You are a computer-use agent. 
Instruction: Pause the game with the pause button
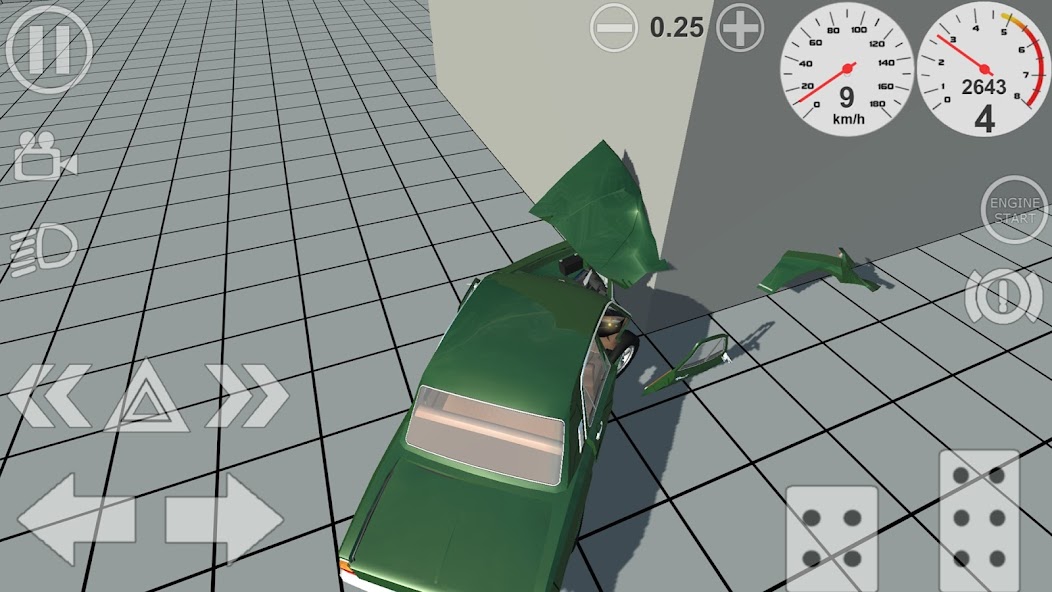48,49
